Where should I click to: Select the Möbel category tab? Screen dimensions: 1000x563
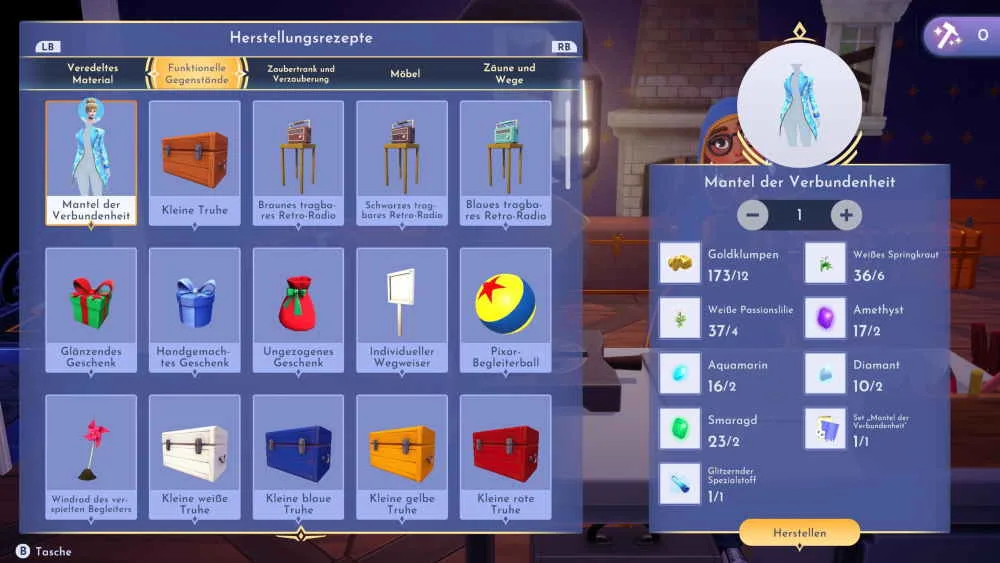pos(405,74)
